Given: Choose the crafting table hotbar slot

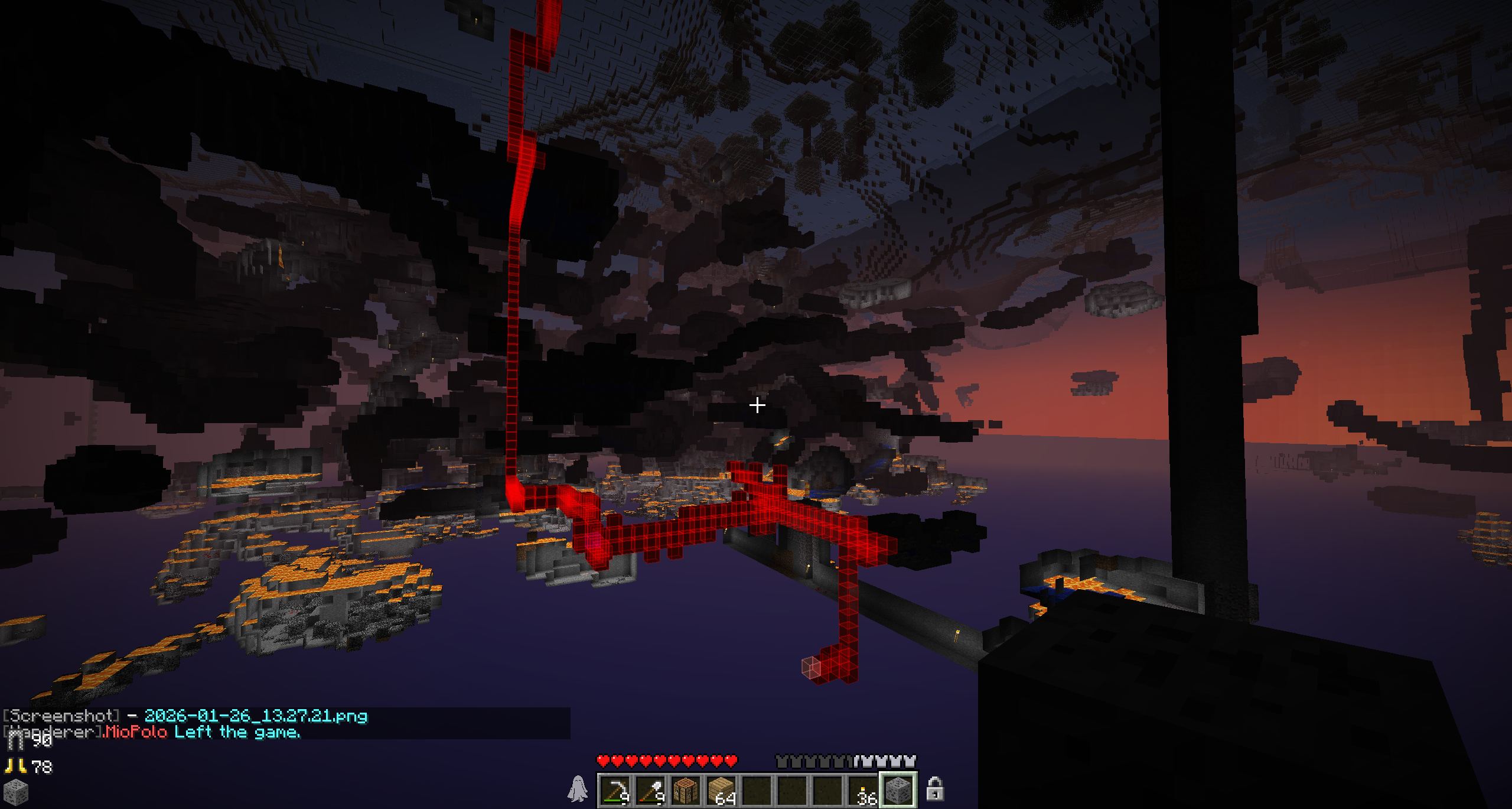Looking at the screenshot, I should 686,790.
